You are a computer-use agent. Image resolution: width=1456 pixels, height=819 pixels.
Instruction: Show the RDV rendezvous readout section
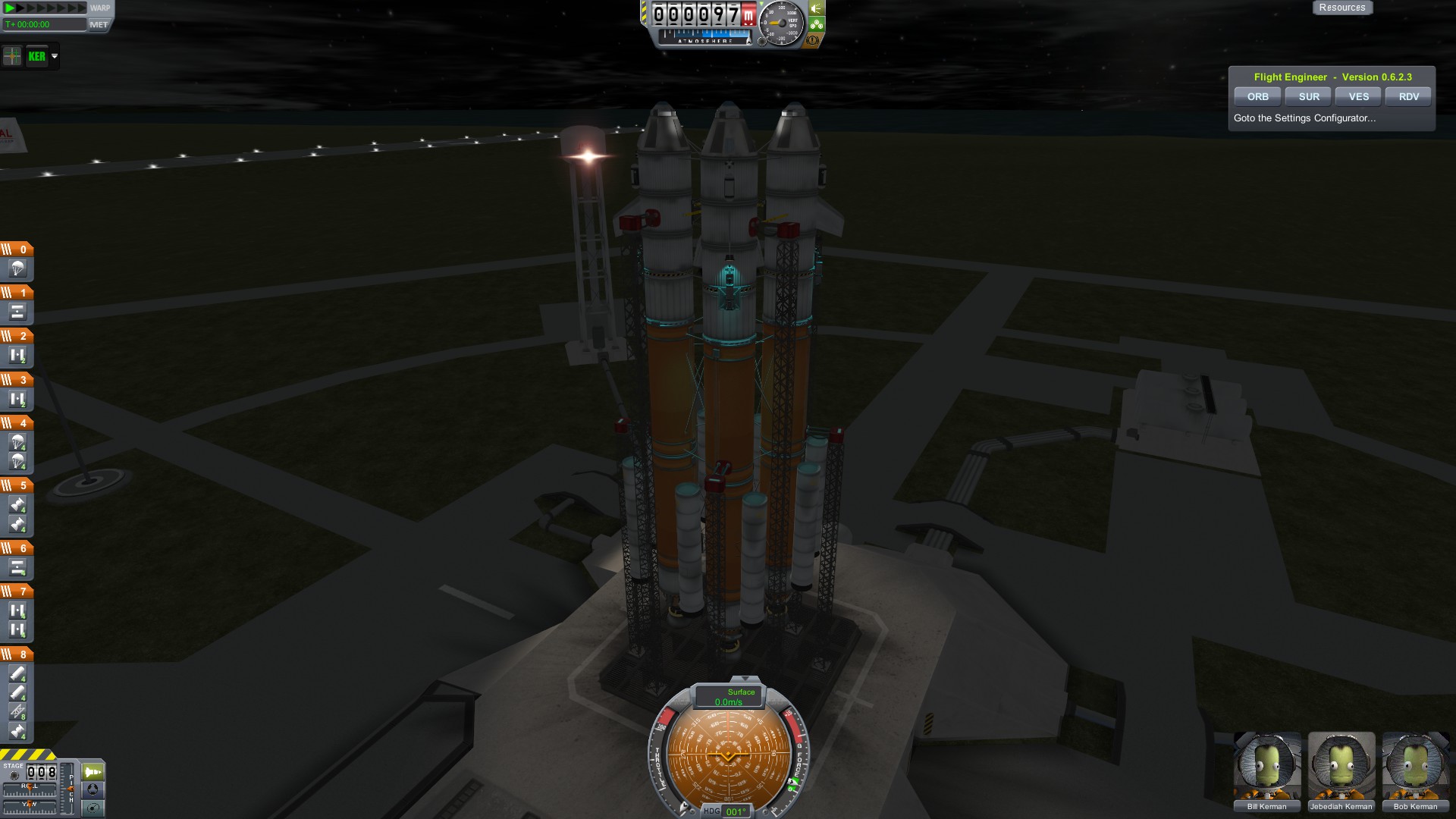(x=1408, y=96)
